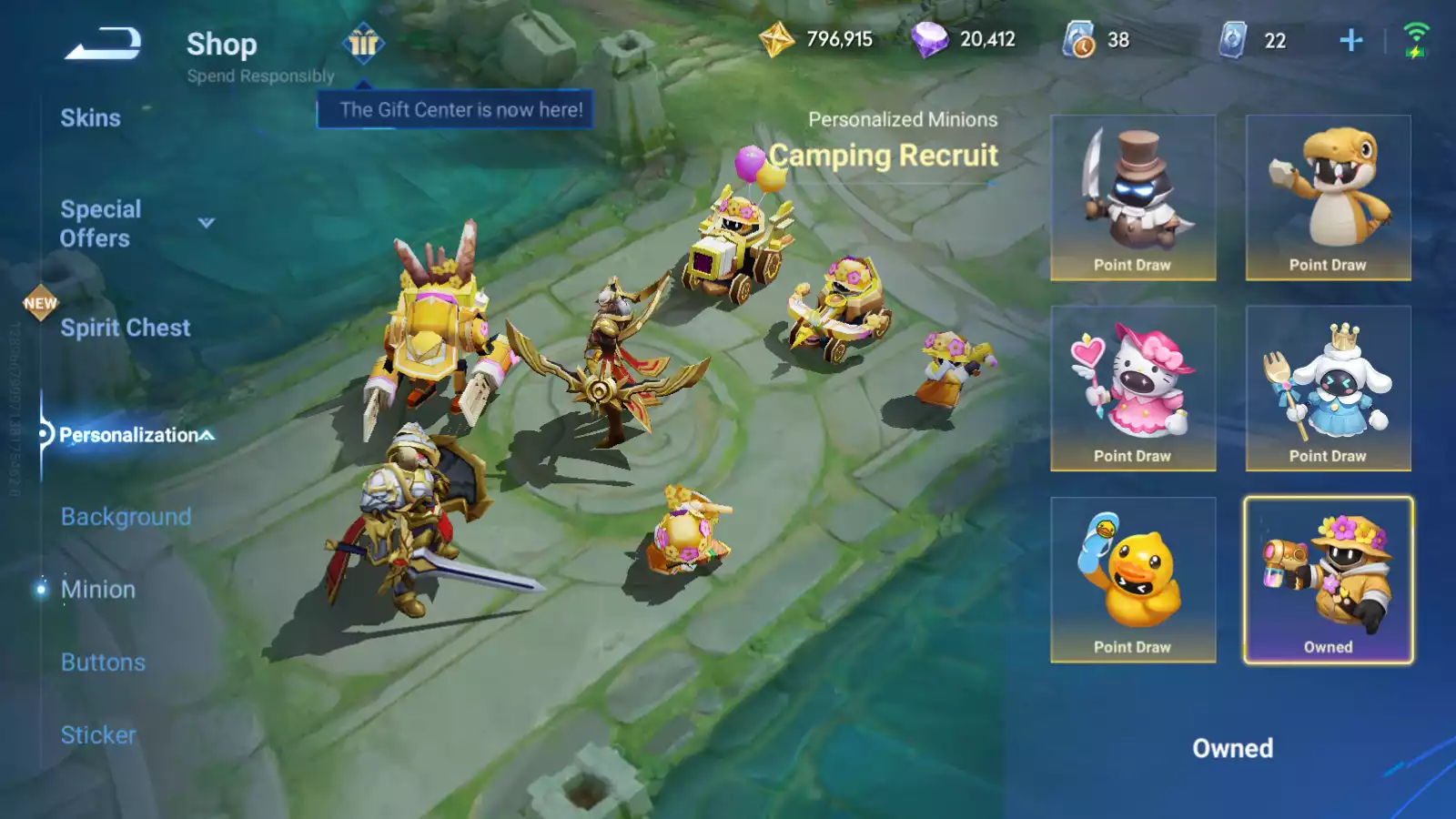The width and height of the screenshot is (1456, 819).
Task: Select the owned Camping Recruit minion
Action: [1328, 580]
